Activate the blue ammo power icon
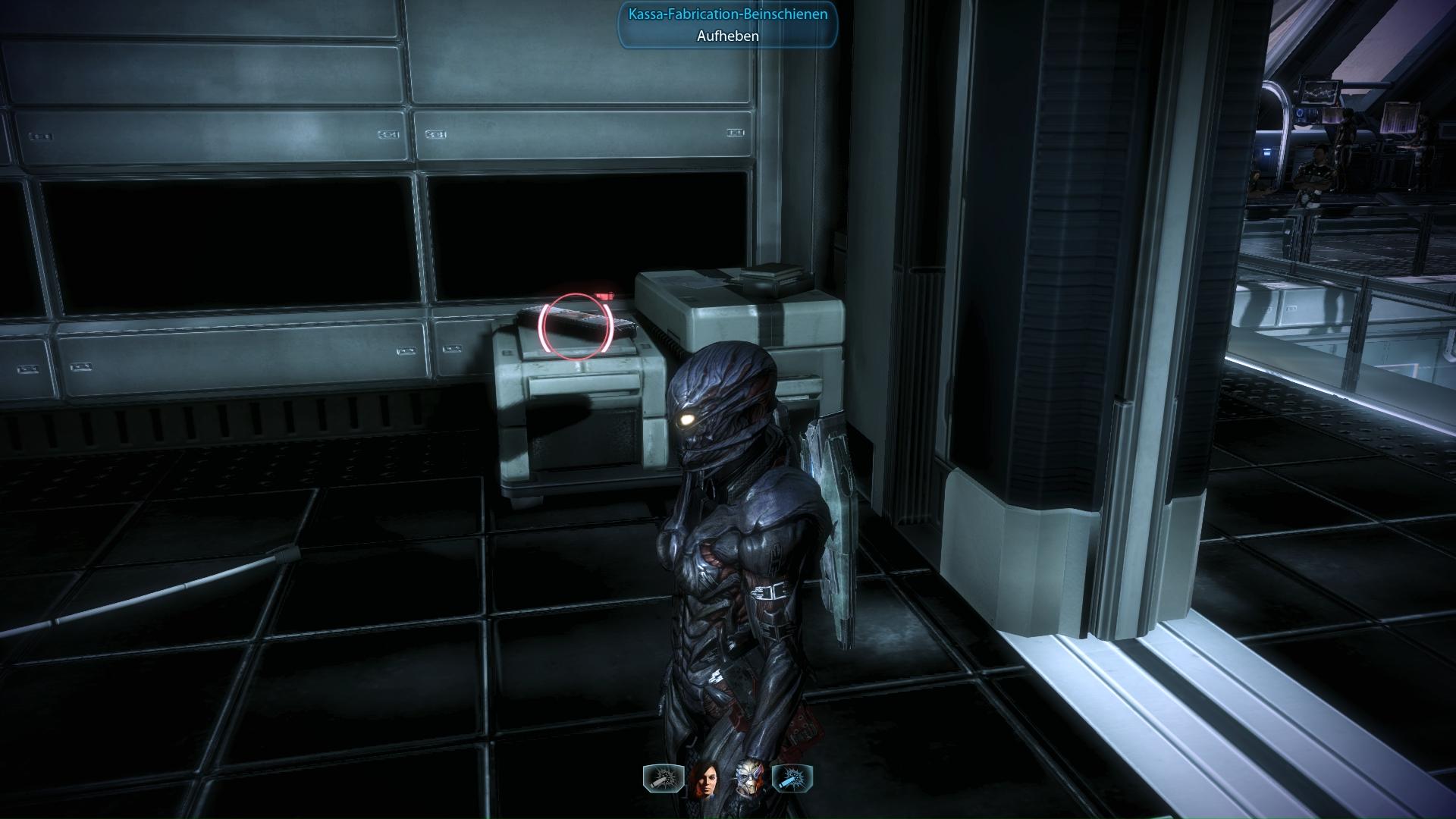The height and width of the screenshot is (819, 1456). tap(792, 778)
